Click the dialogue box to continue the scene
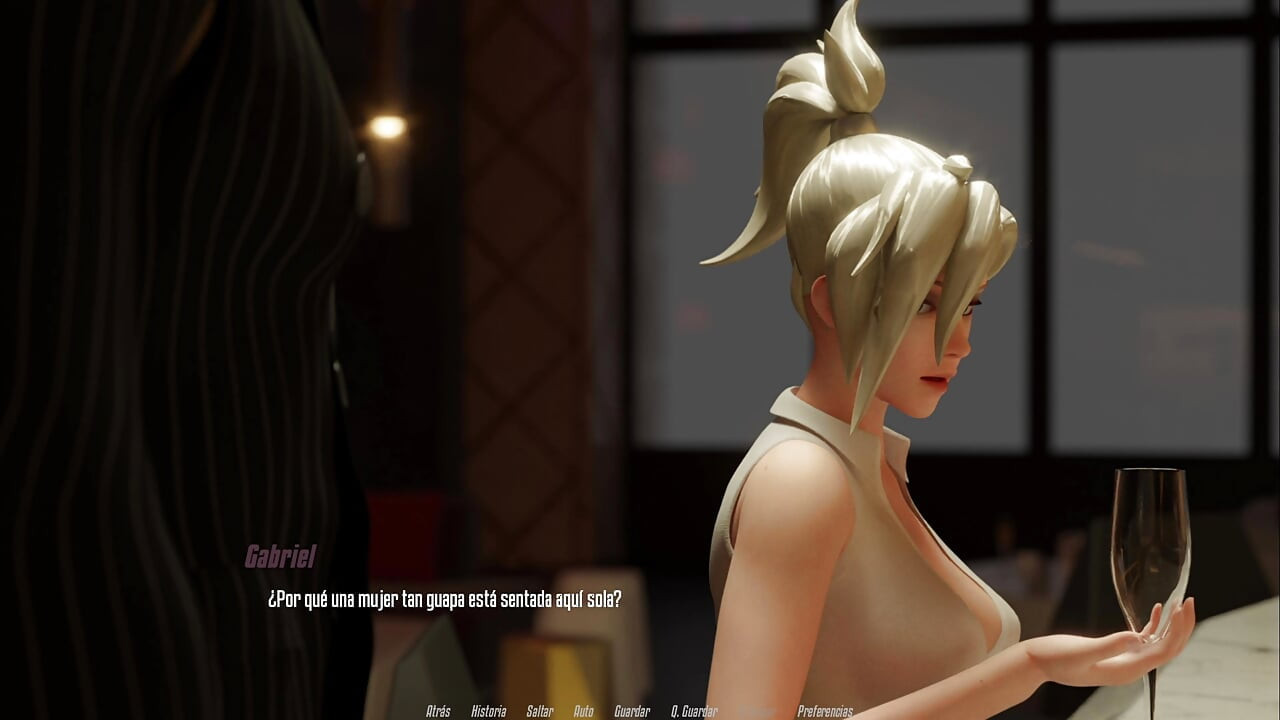This screenshot has width=1280, height=720. (x=640, y=620)
